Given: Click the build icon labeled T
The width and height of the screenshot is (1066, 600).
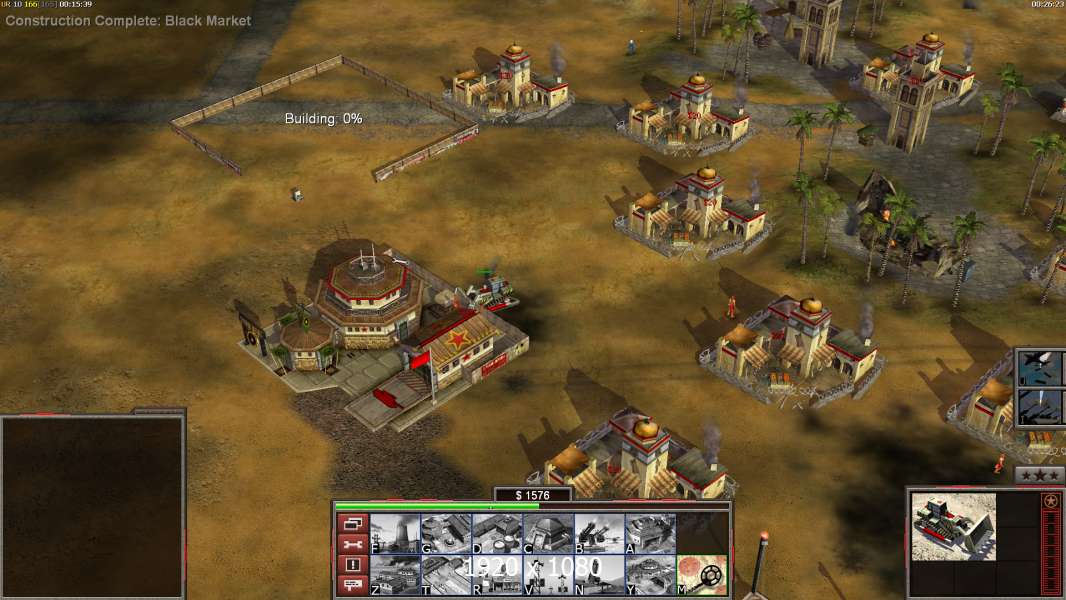Looking at the screenshot, I should coord(446,574).
